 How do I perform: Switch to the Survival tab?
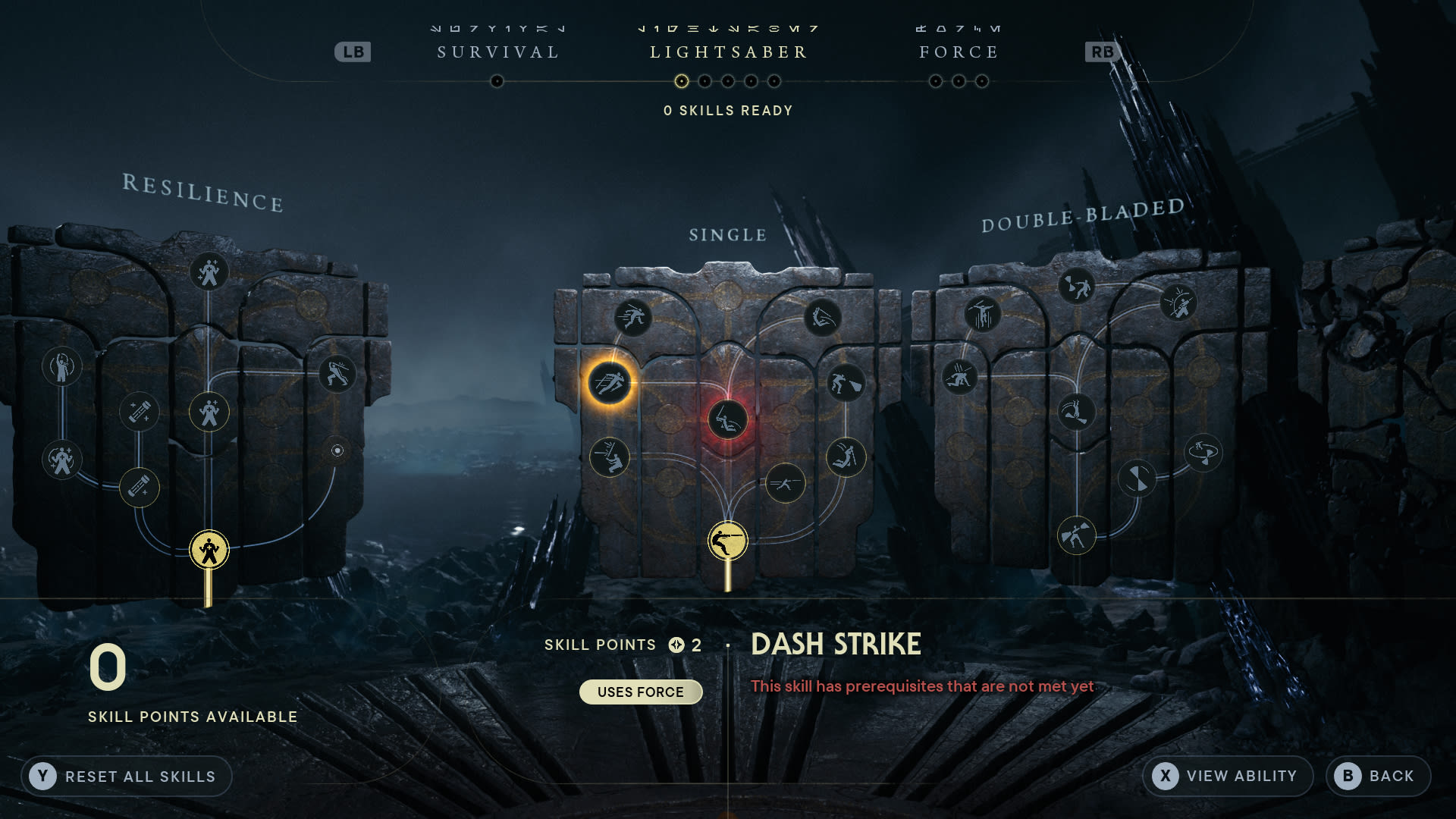coord(498,52)
